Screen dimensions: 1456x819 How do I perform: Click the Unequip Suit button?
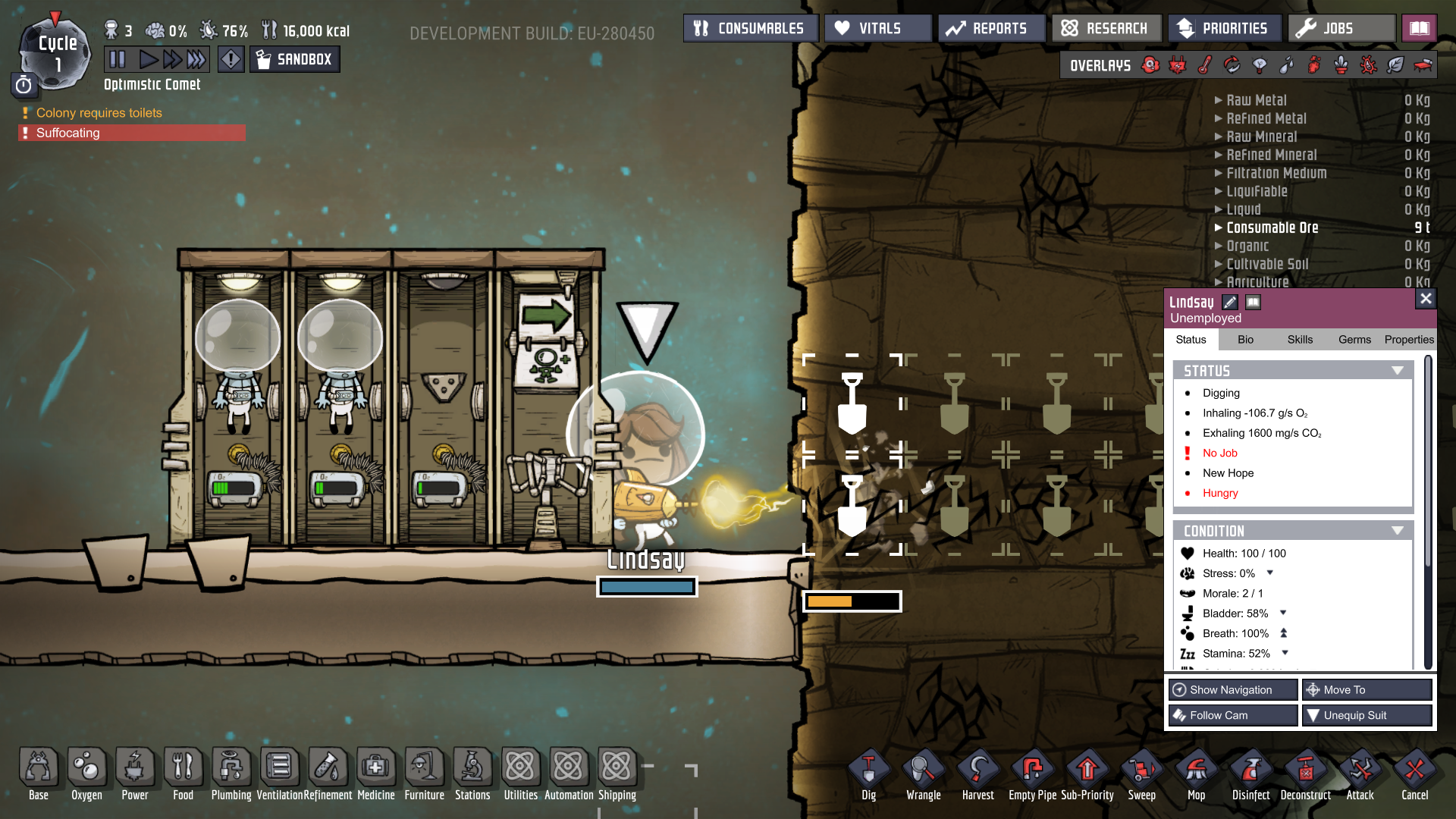coord(1367,715)
